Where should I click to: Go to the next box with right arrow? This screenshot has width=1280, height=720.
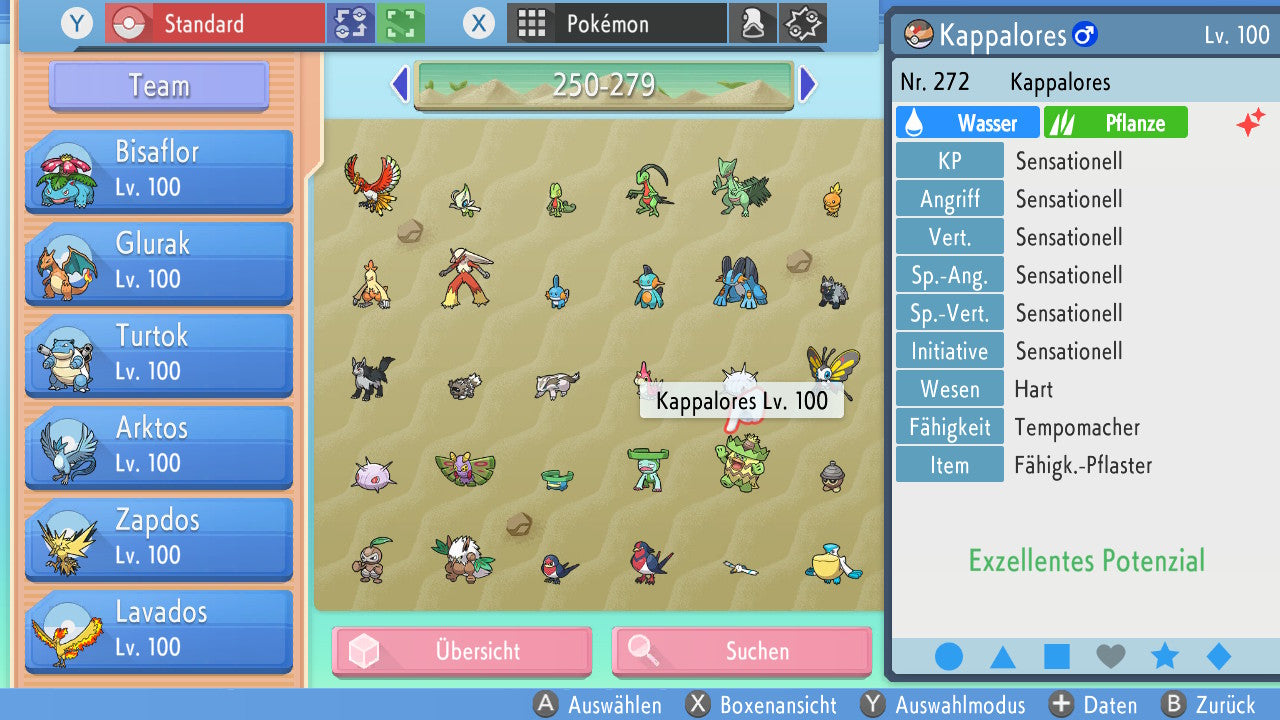click(x=808, y=85)
